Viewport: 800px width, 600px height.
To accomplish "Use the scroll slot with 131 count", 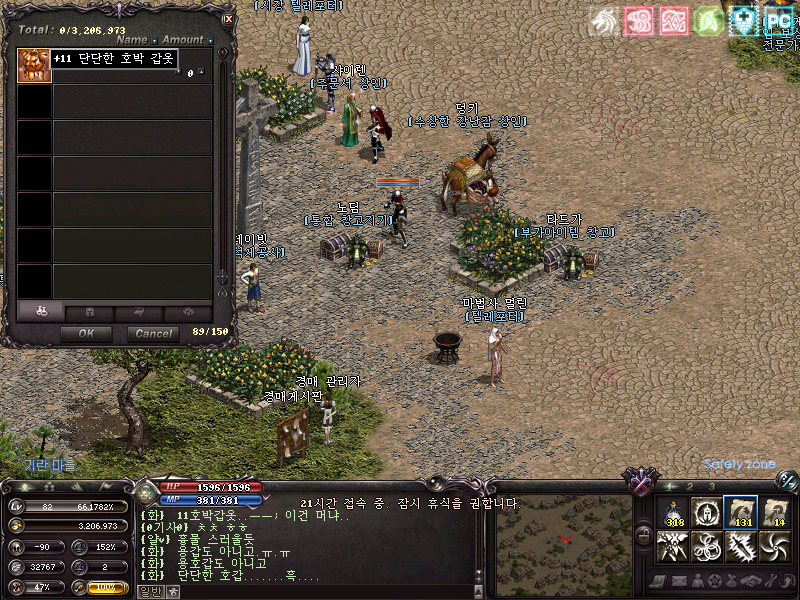I will 741,511.
